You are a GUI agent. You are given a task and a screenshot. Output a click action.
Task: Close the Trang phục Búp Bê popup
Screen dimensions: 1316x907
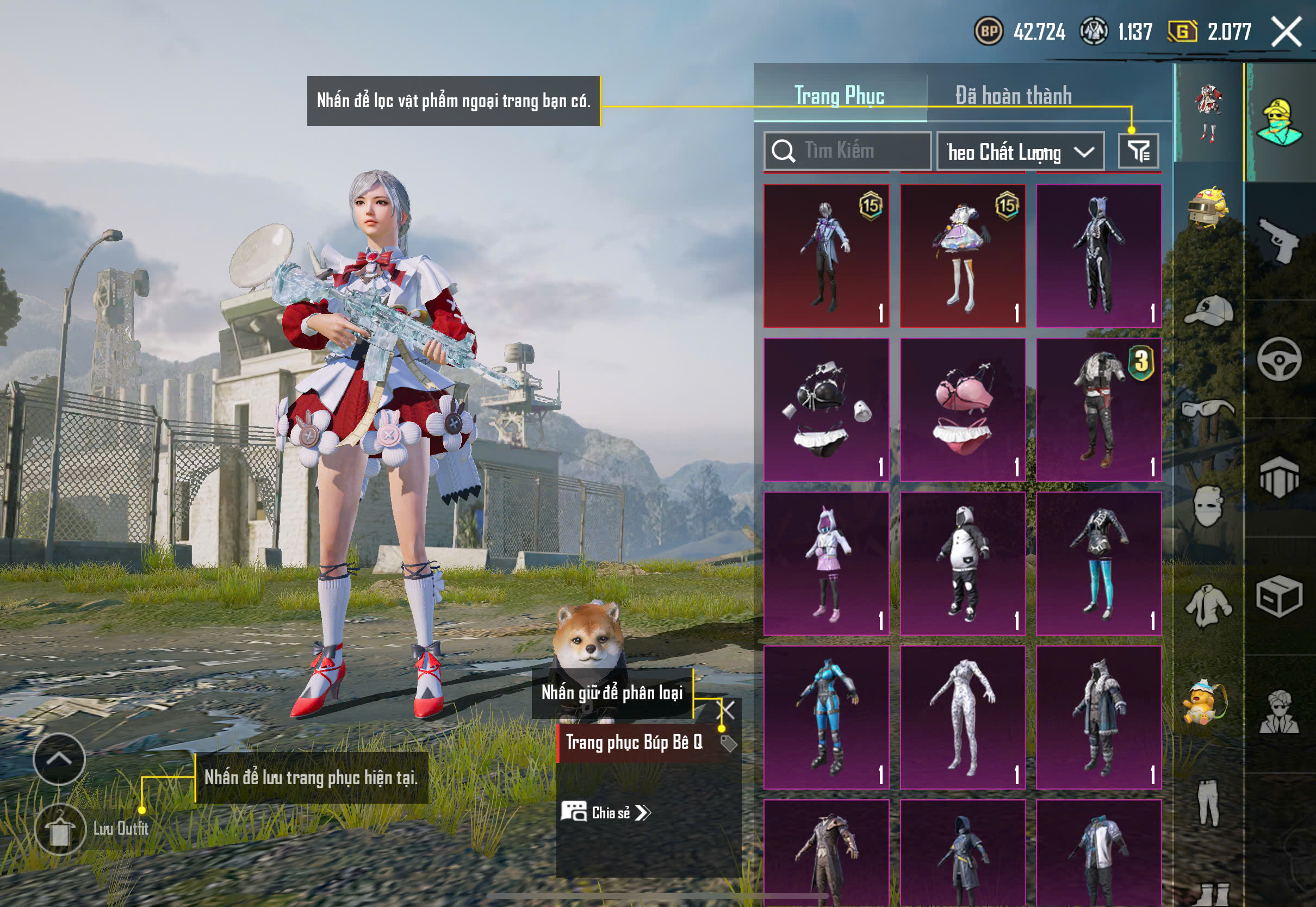(728, 710)
